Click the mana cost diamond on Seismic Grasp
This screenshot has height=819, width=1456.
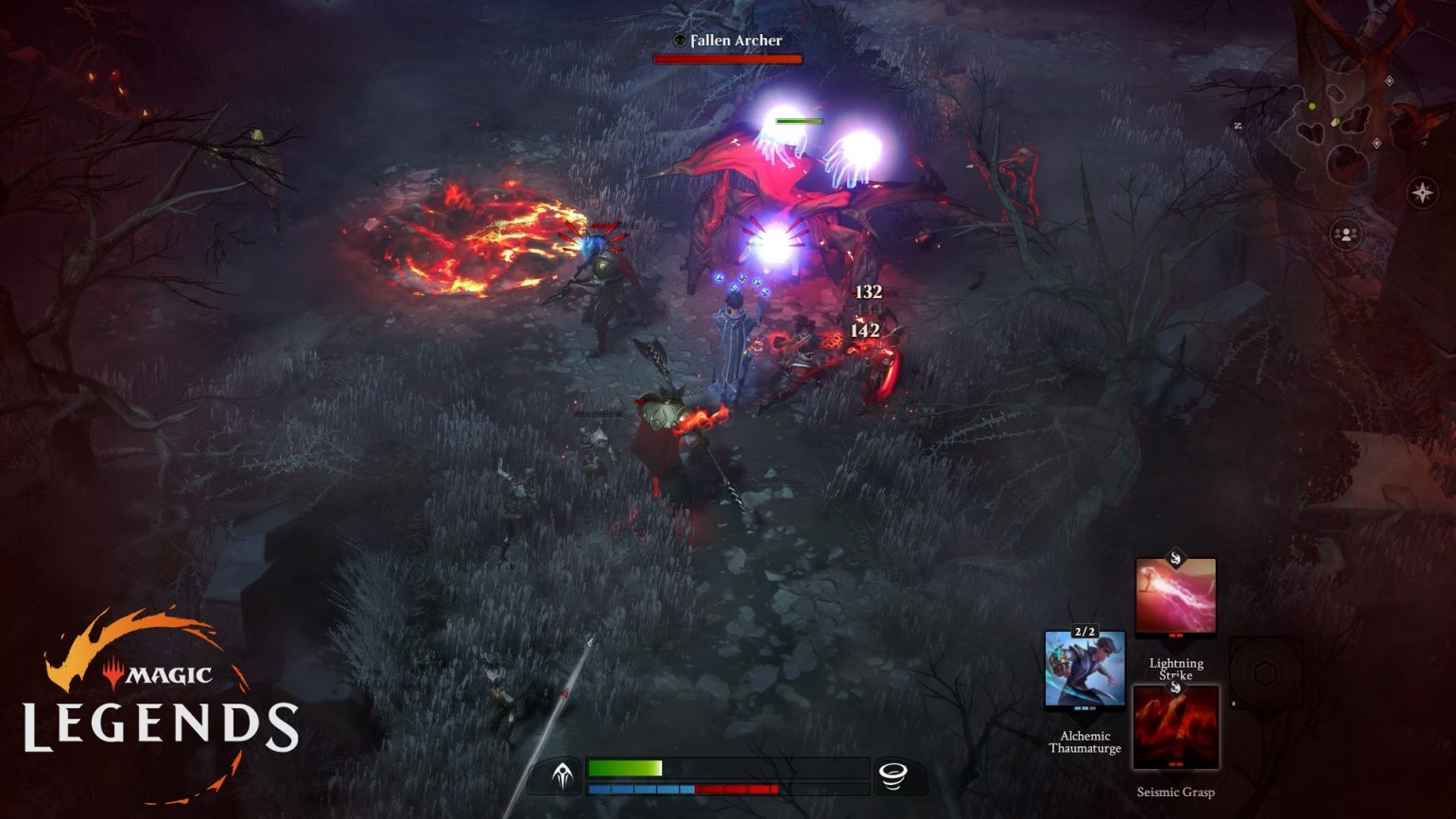coord(1175,689)
